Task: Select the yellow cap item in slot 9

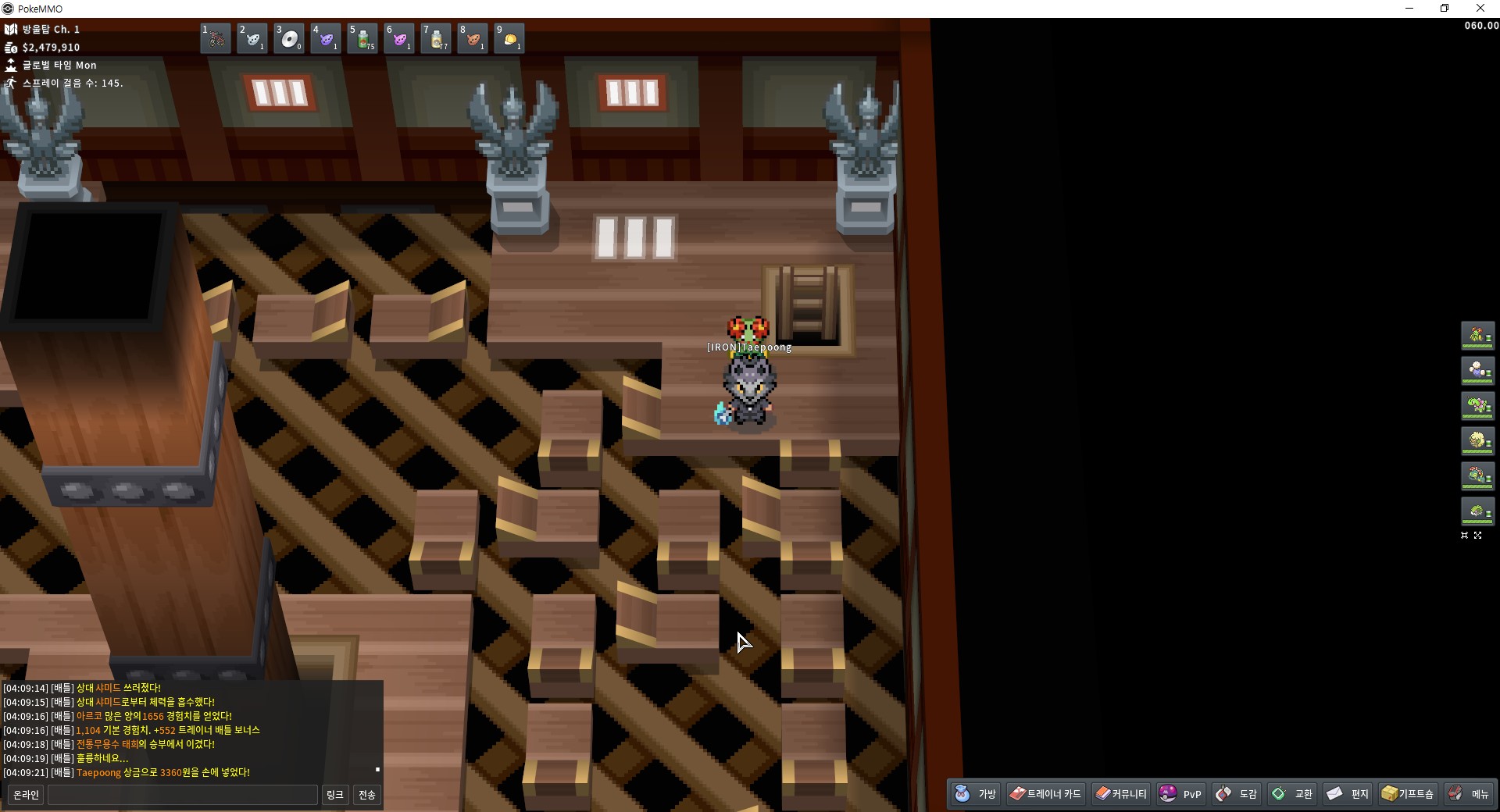Action: click(509, 38)
